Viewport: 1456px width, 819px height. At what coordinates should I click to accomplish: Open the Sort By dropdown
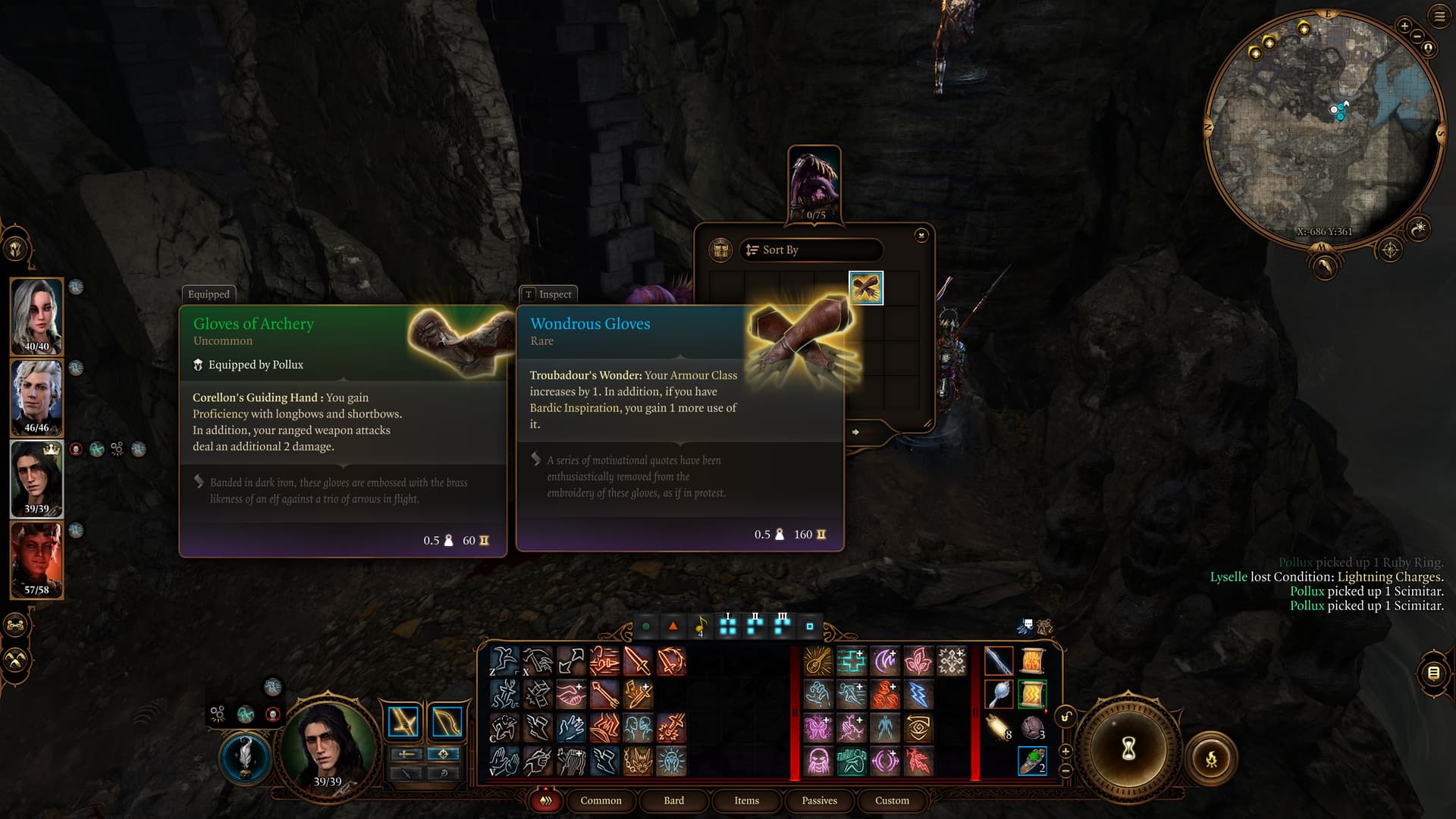(x=811, y=250)
